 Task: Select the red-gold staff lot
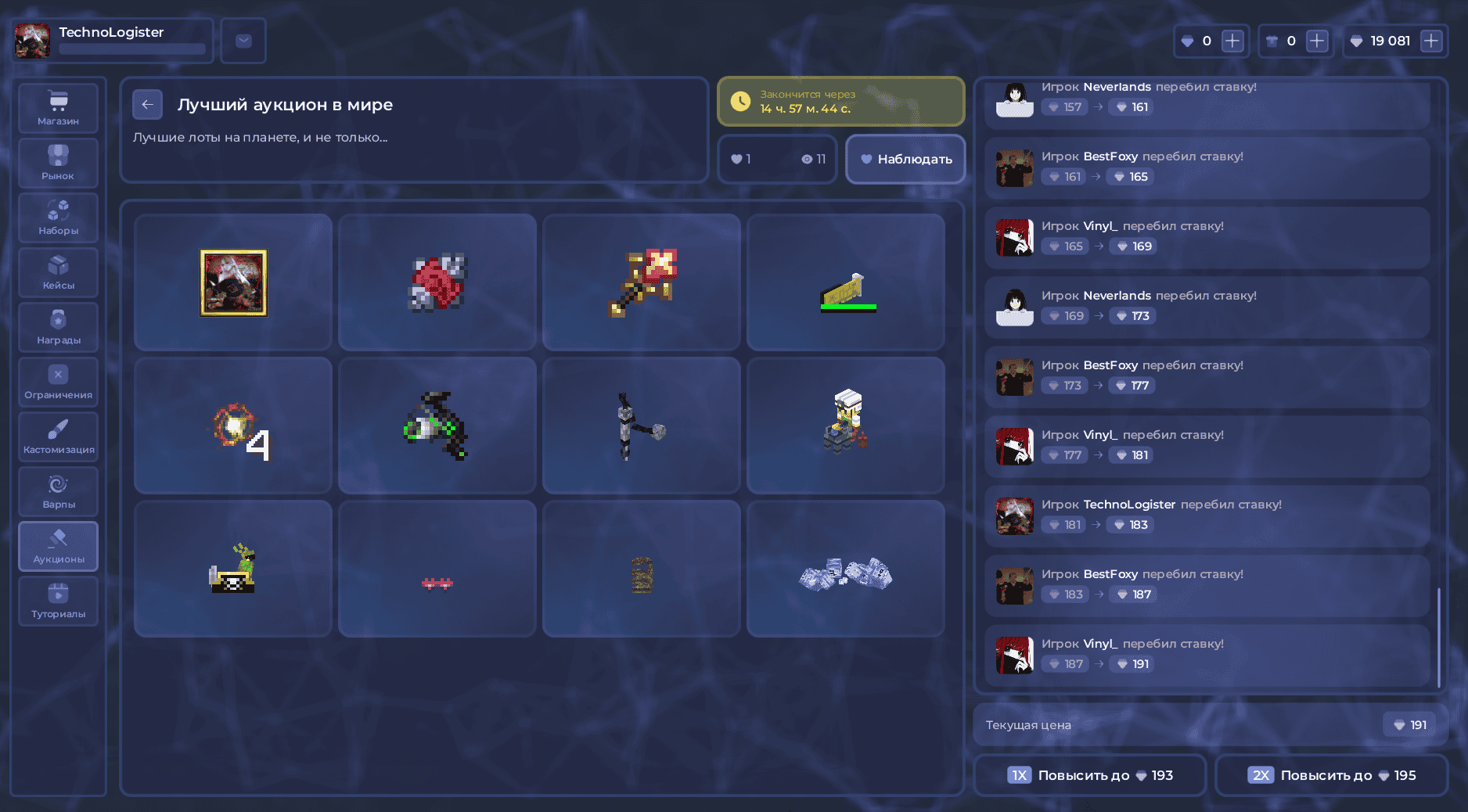pos(642,282)
